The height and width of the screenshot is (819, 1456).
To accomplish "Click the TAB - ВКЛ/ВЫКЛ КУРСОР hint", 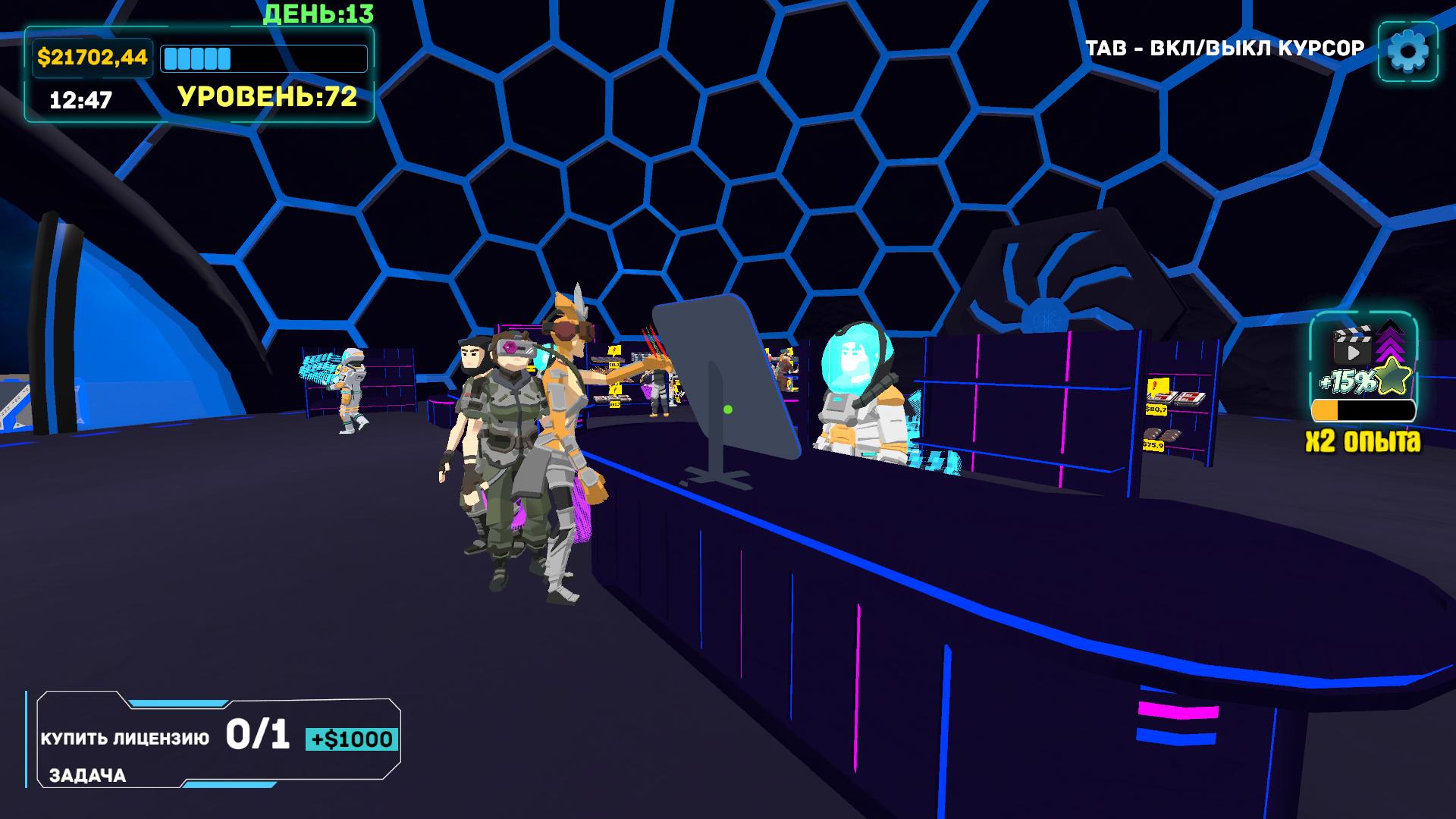I will (x=1225, y=45).
